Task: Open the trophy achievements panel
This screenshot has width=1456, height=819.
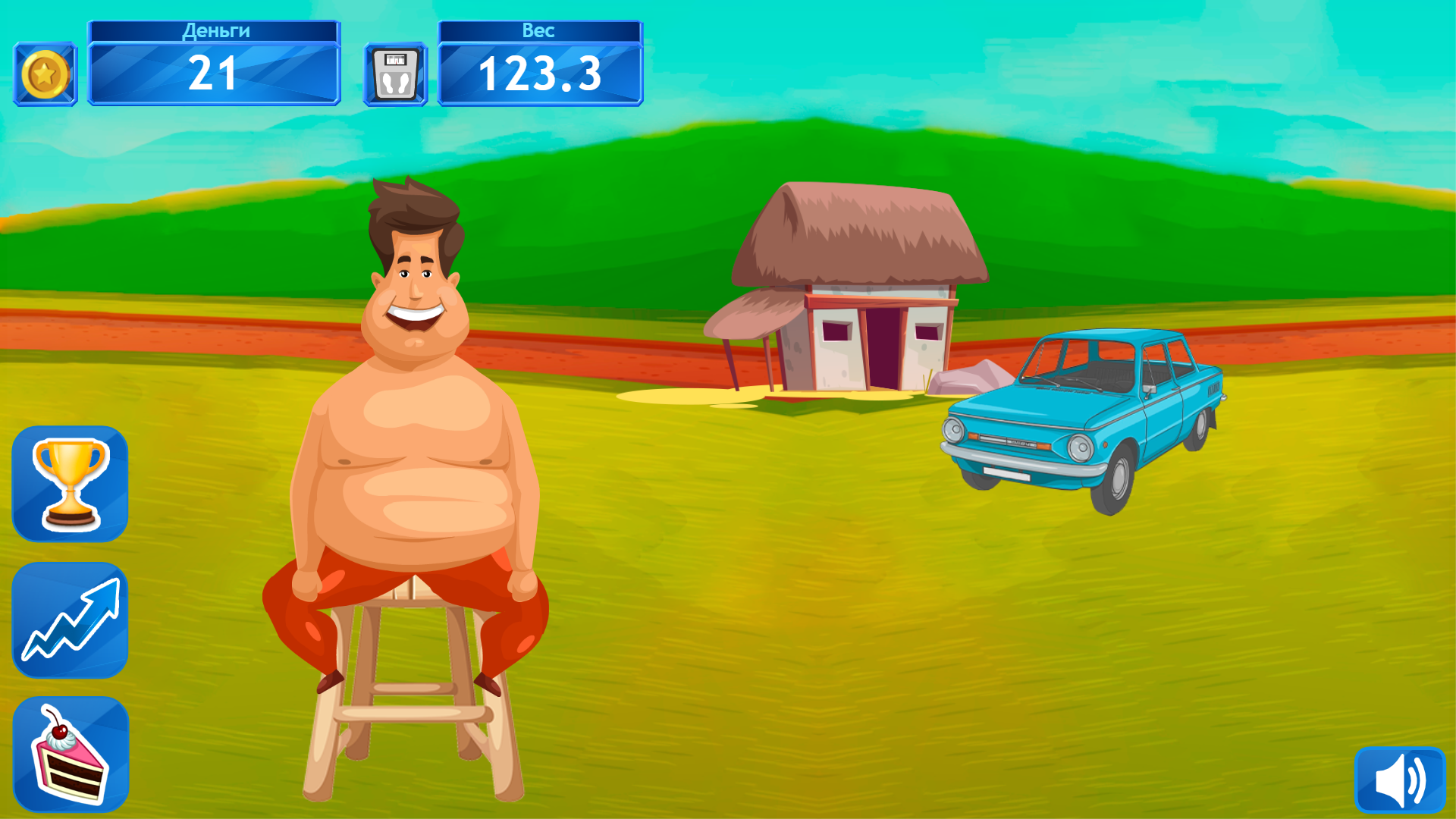Action: click(70, 483)
